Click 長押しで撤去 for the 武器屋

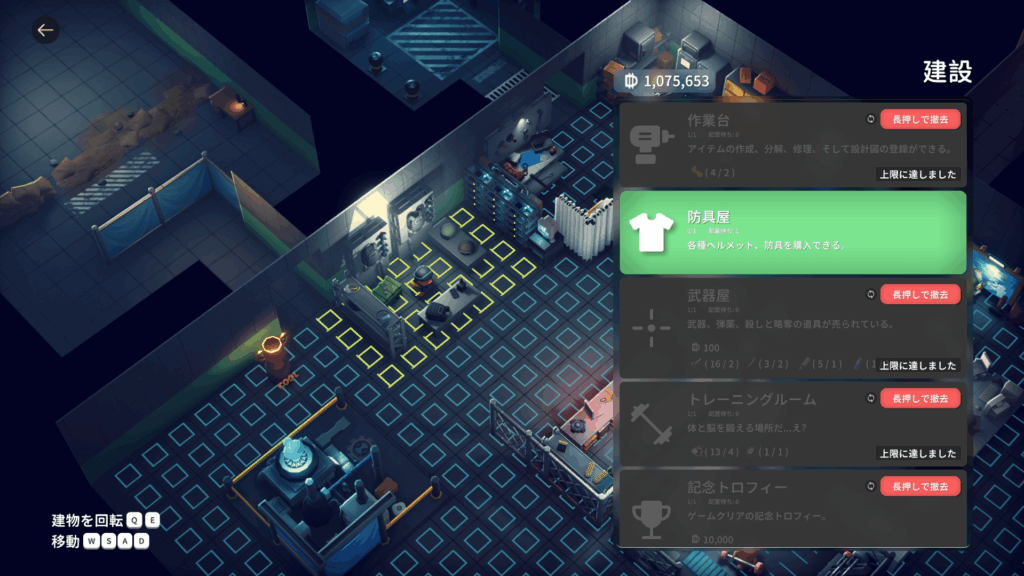coord(920,294)
